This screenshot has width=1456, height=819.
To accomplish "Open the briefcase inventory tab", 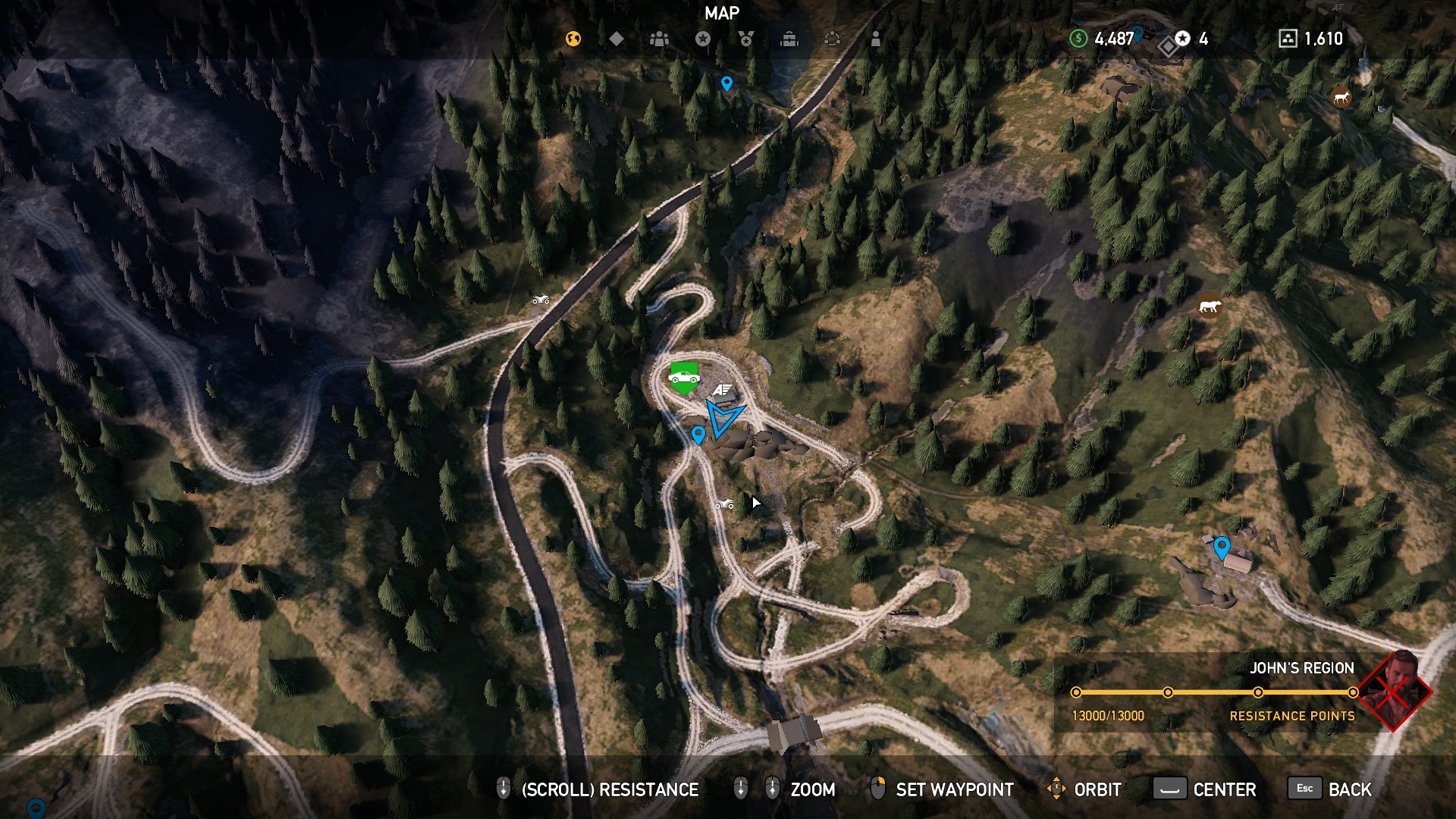I will click(x=789, y=39).
